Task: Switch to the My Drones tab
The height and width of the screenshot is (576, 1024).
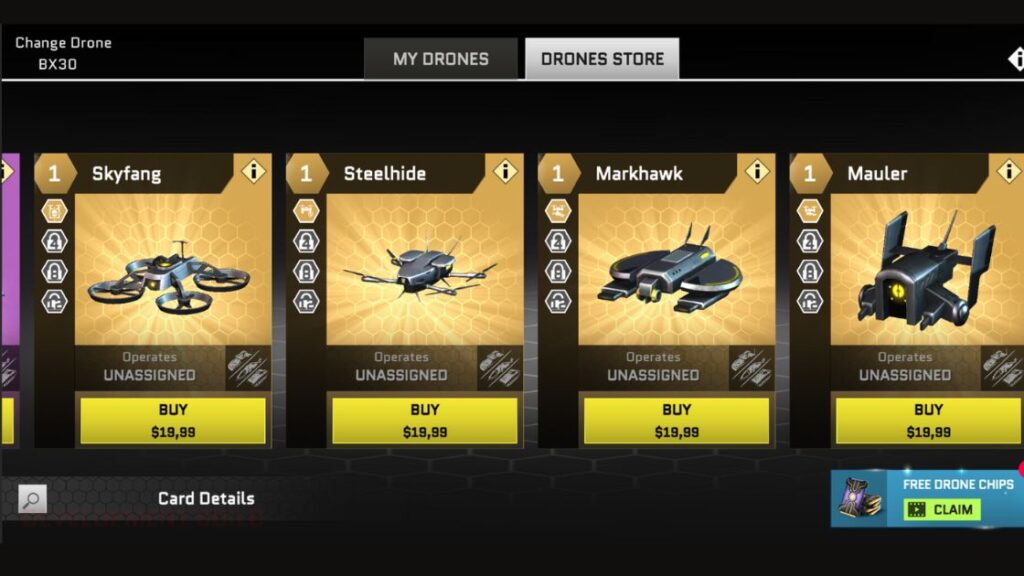Action: [x=440, y=59]
